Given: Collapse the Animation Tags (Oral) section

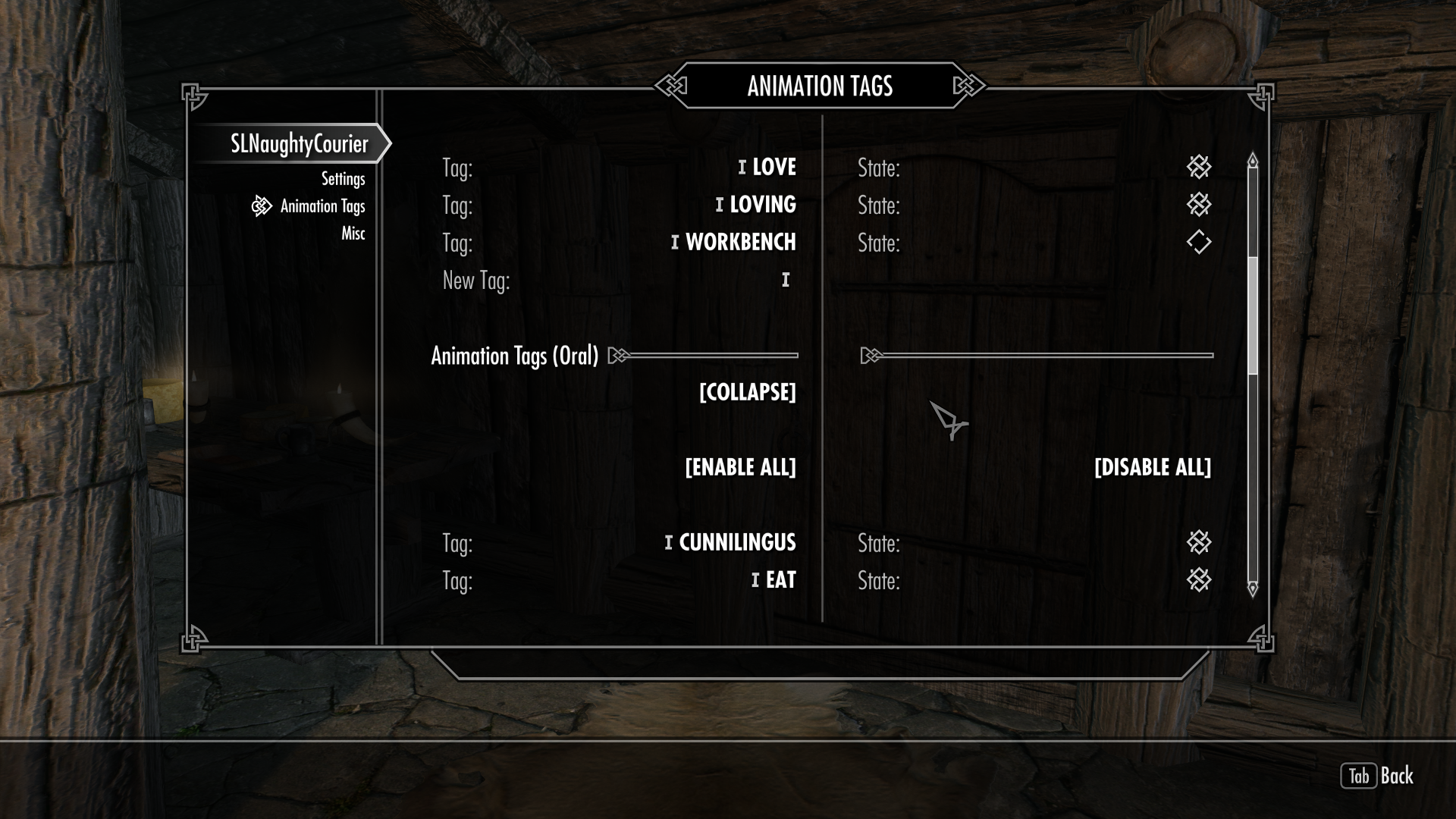Looking at the screenshot, I should pyautogui.click(x=747, y=392).
